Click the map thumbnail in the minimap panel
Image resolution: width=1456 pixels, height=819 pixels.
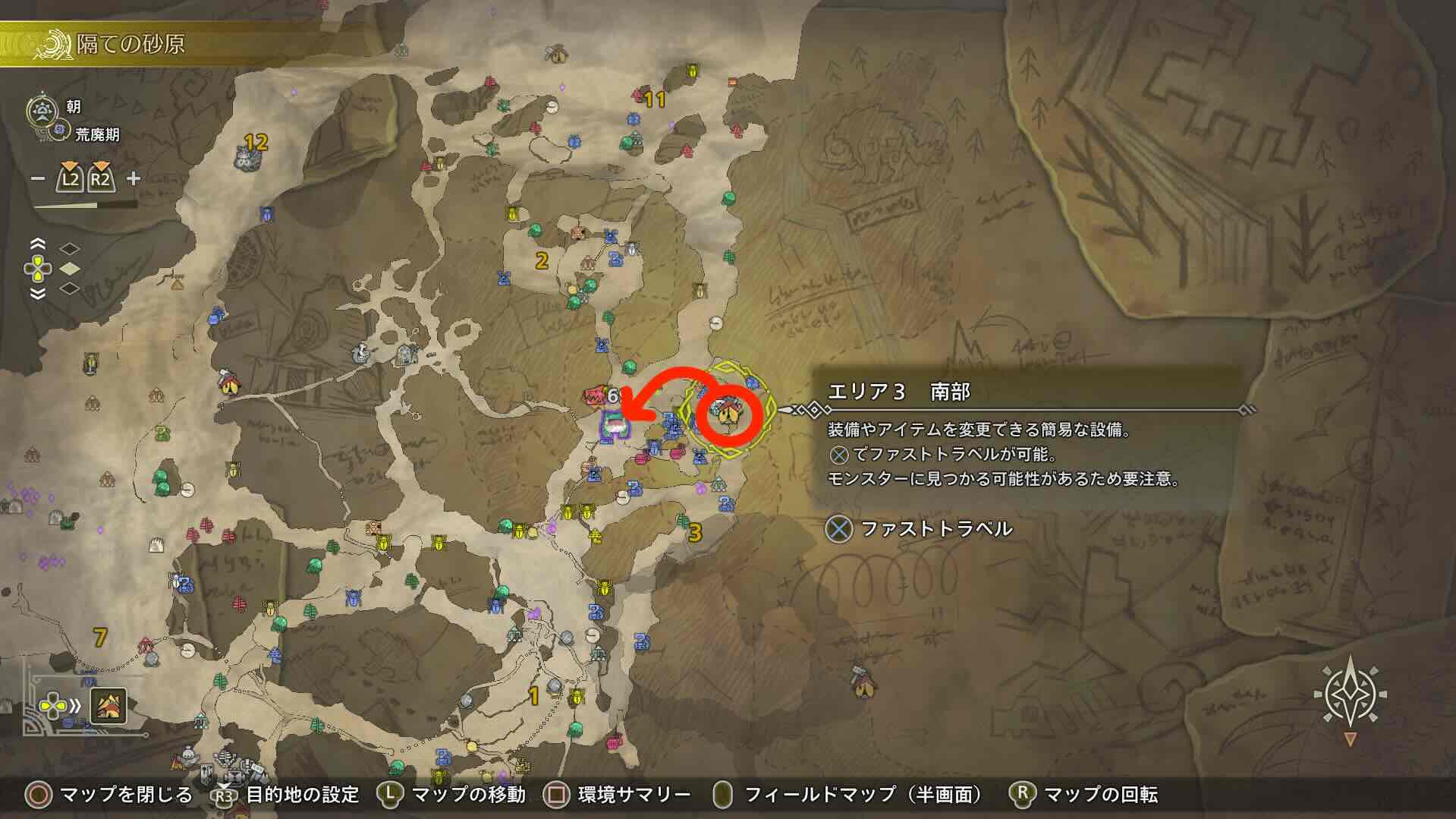(108, 706)
